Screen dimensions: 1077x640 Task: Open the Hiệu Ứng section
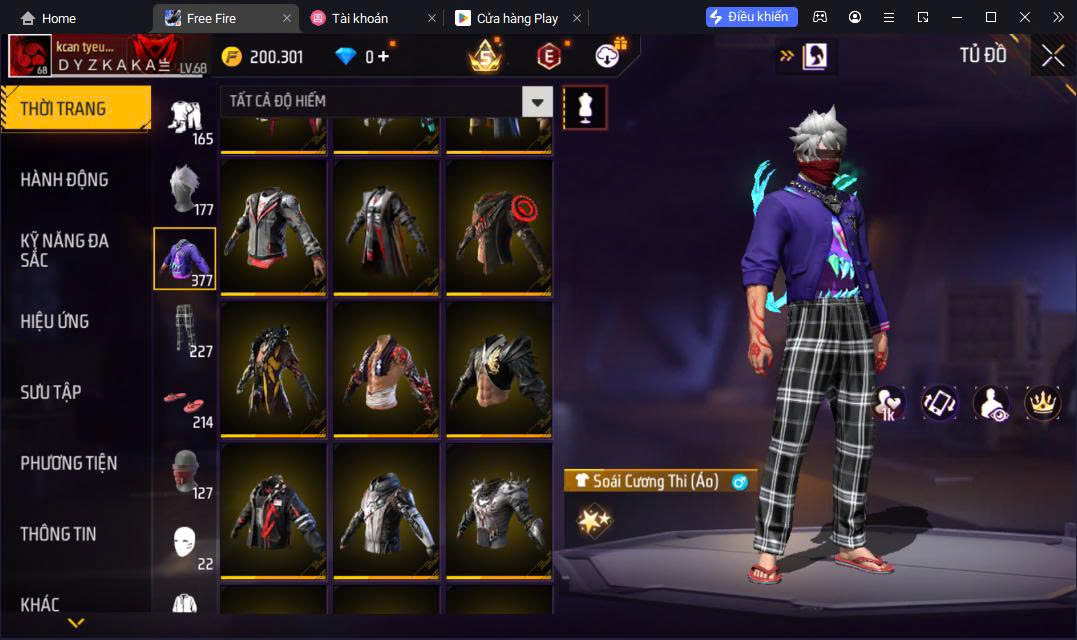coord(55,321)
